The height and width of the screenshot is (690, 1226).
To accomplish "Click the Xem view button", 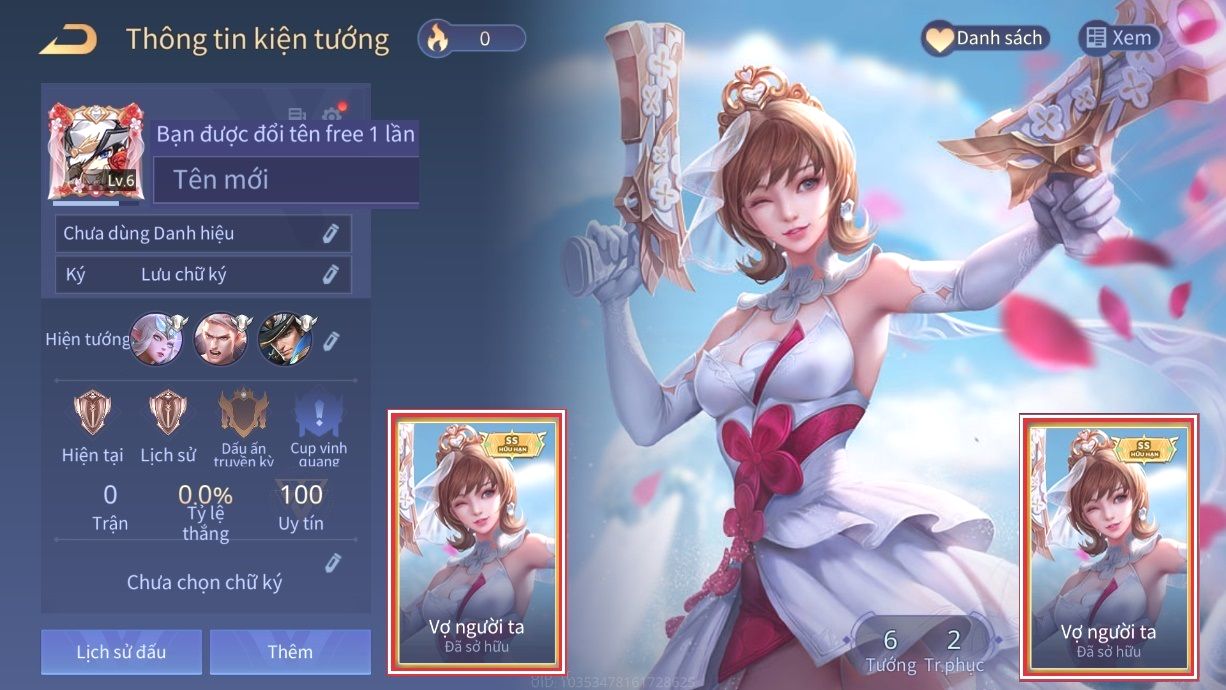I will (1120, 39).
